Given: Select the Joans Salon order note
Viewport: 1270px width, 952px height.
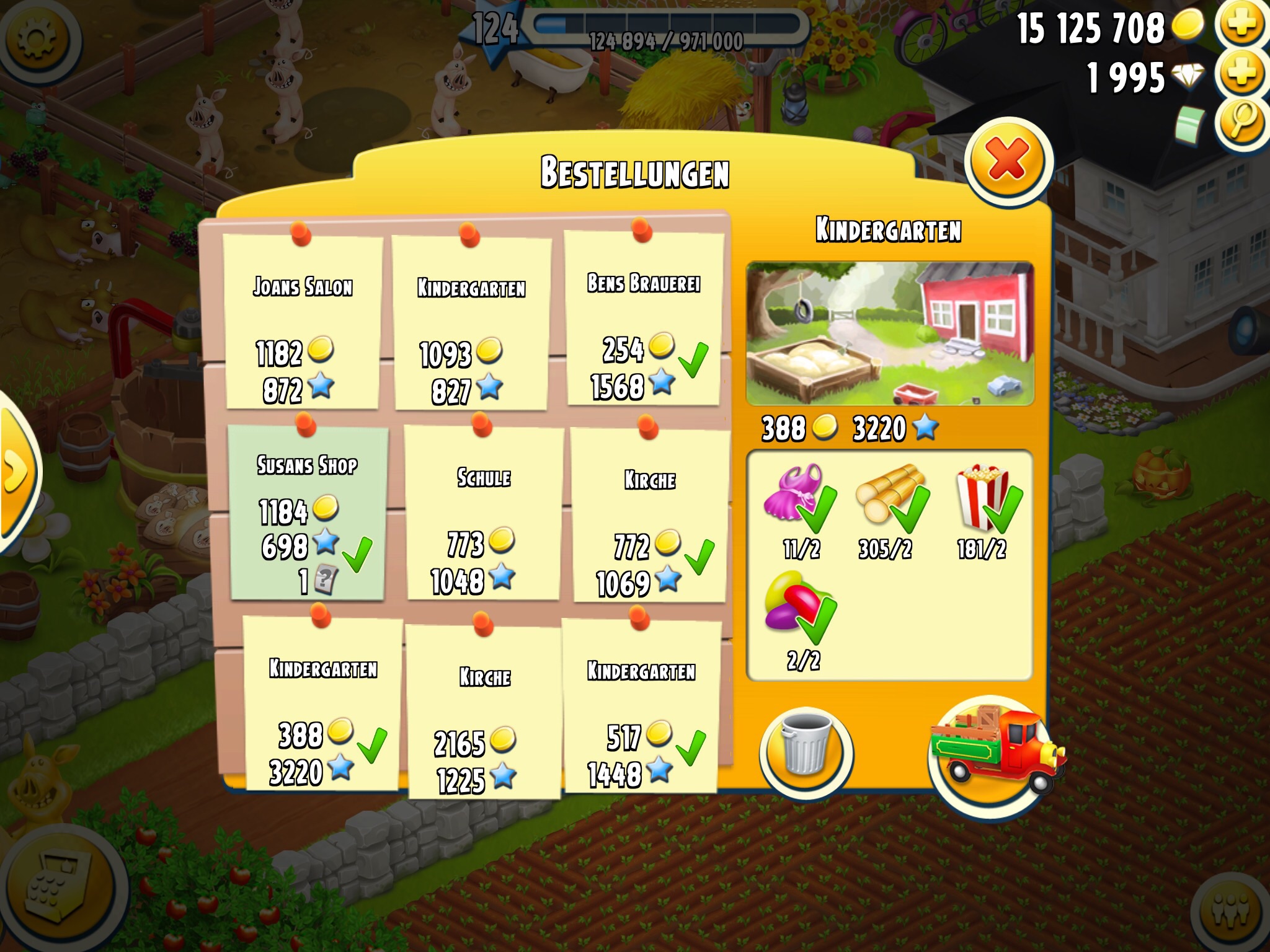Looking at the screenshot, I should pyautogui.click(x=303, y=322).
